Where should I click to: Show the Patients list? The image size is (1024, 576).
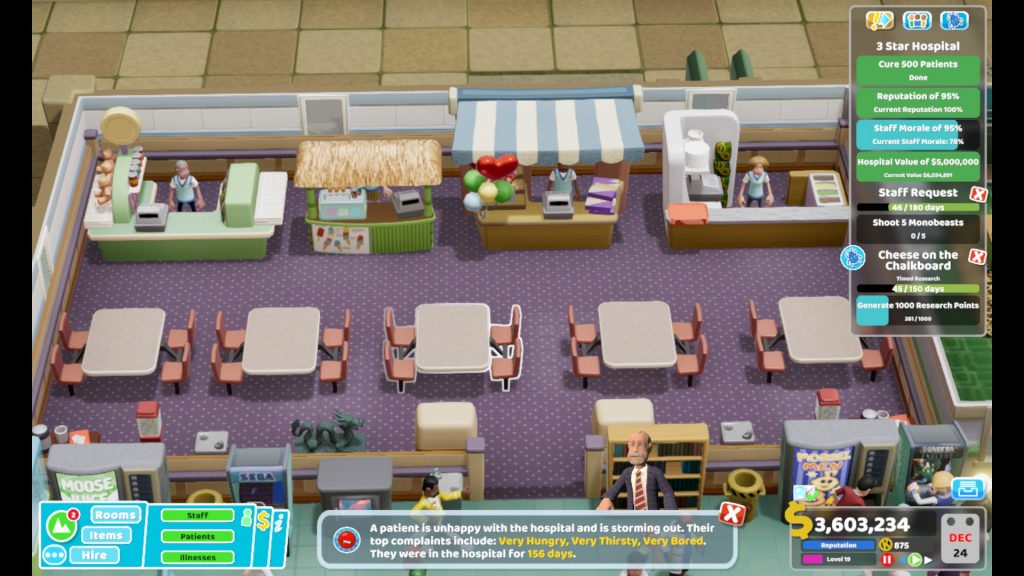(198, 536)
